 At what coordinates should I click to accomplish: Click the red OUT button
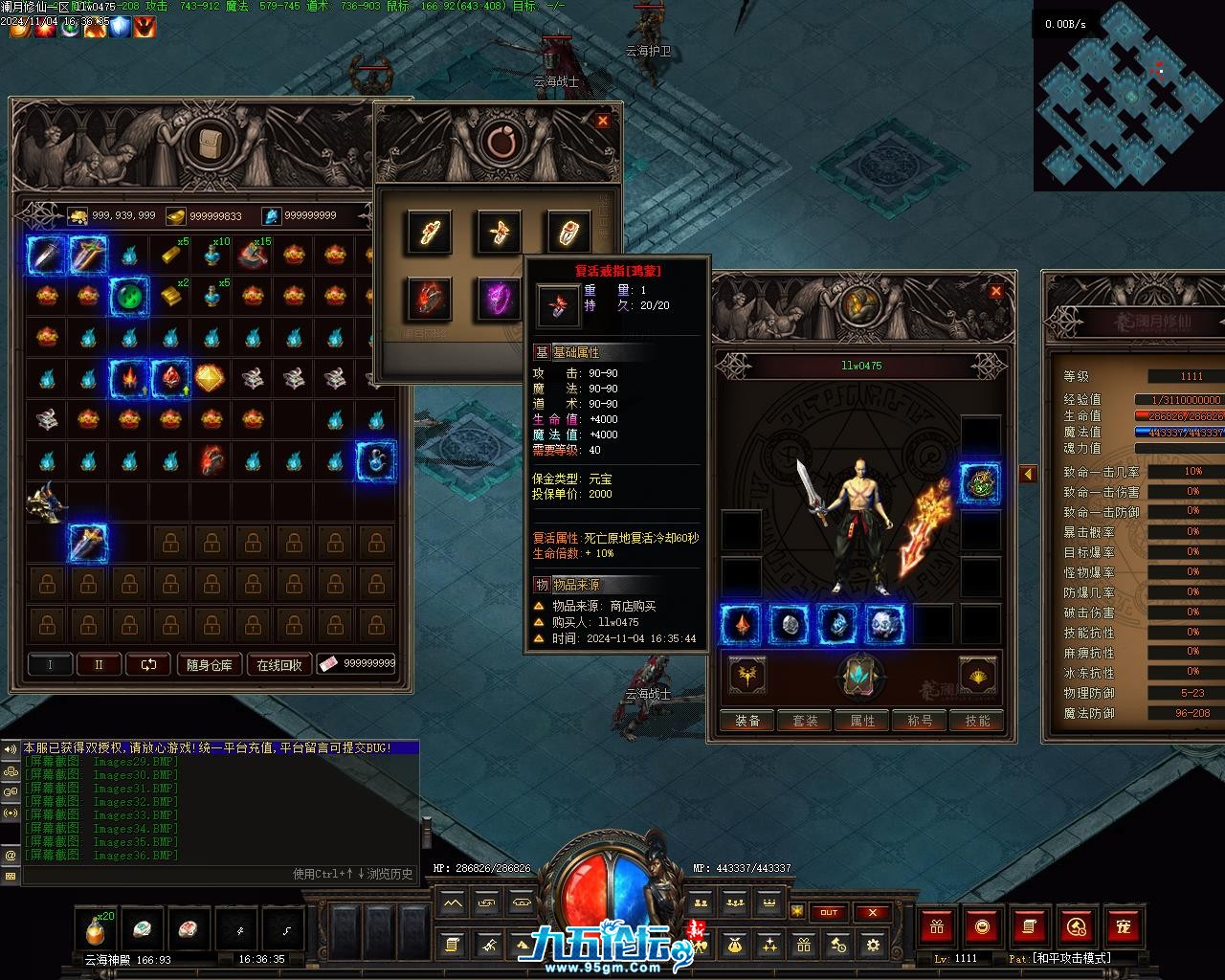coord(829,912)
